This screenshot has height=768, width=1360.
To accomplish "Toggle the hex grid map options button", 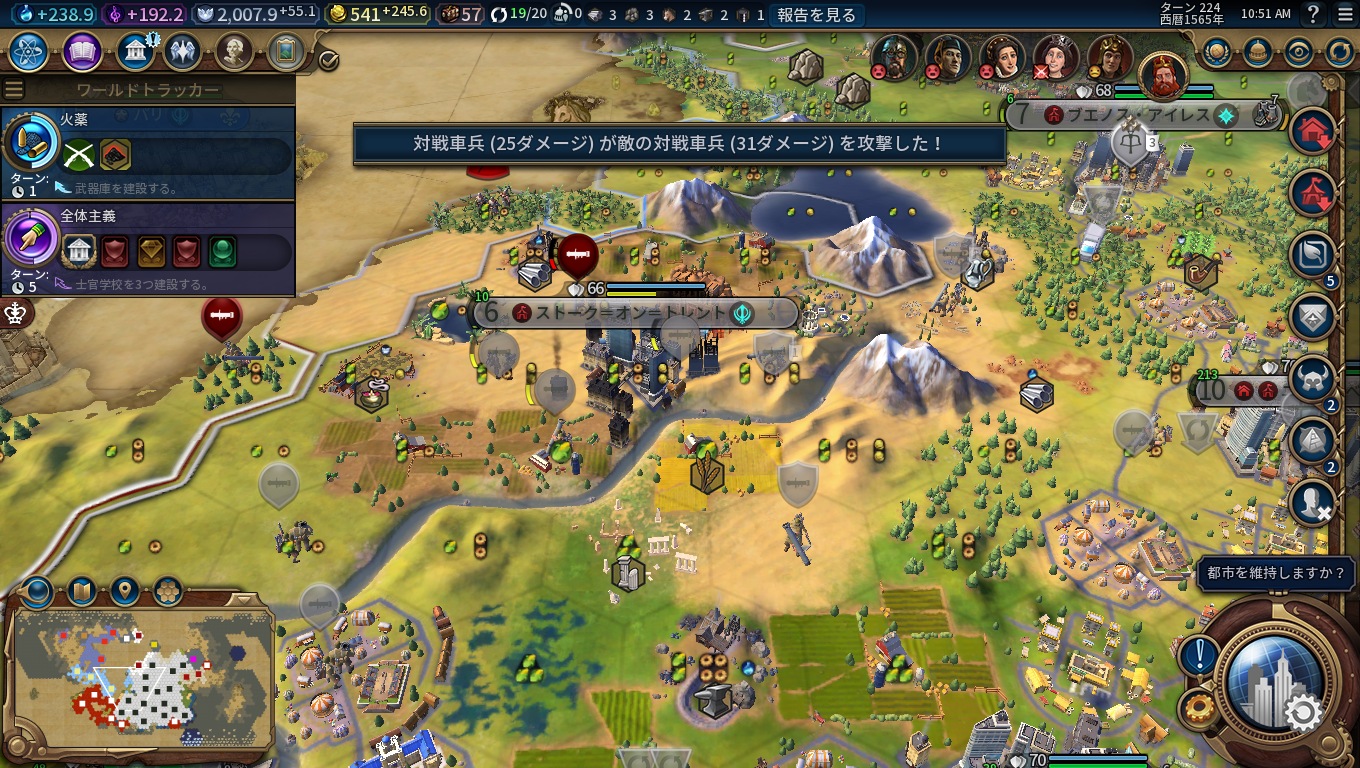I will [x=168, y=591].
